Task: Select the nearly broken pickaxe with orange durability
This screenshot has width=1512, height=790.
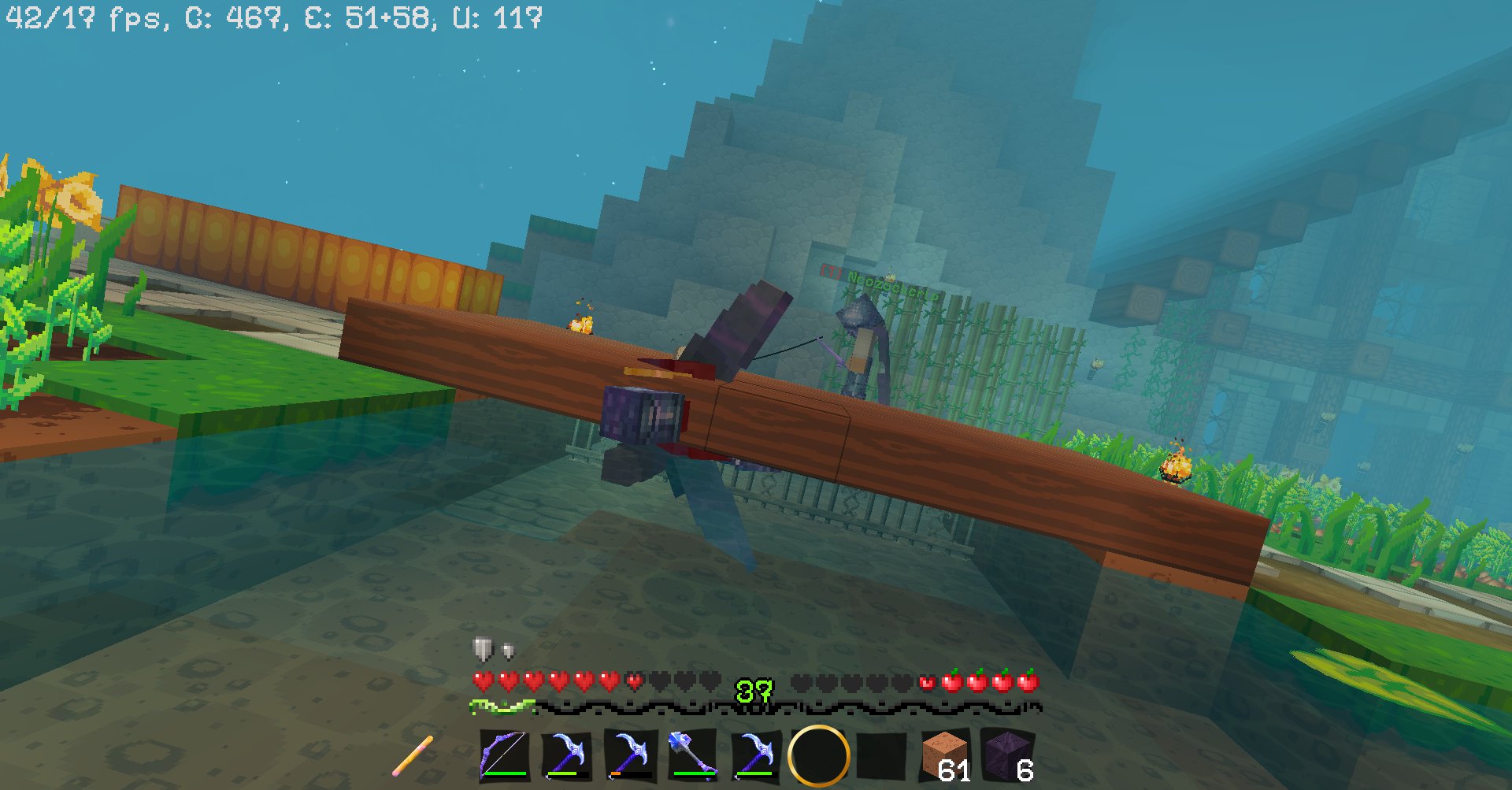Action: (629, 755)
